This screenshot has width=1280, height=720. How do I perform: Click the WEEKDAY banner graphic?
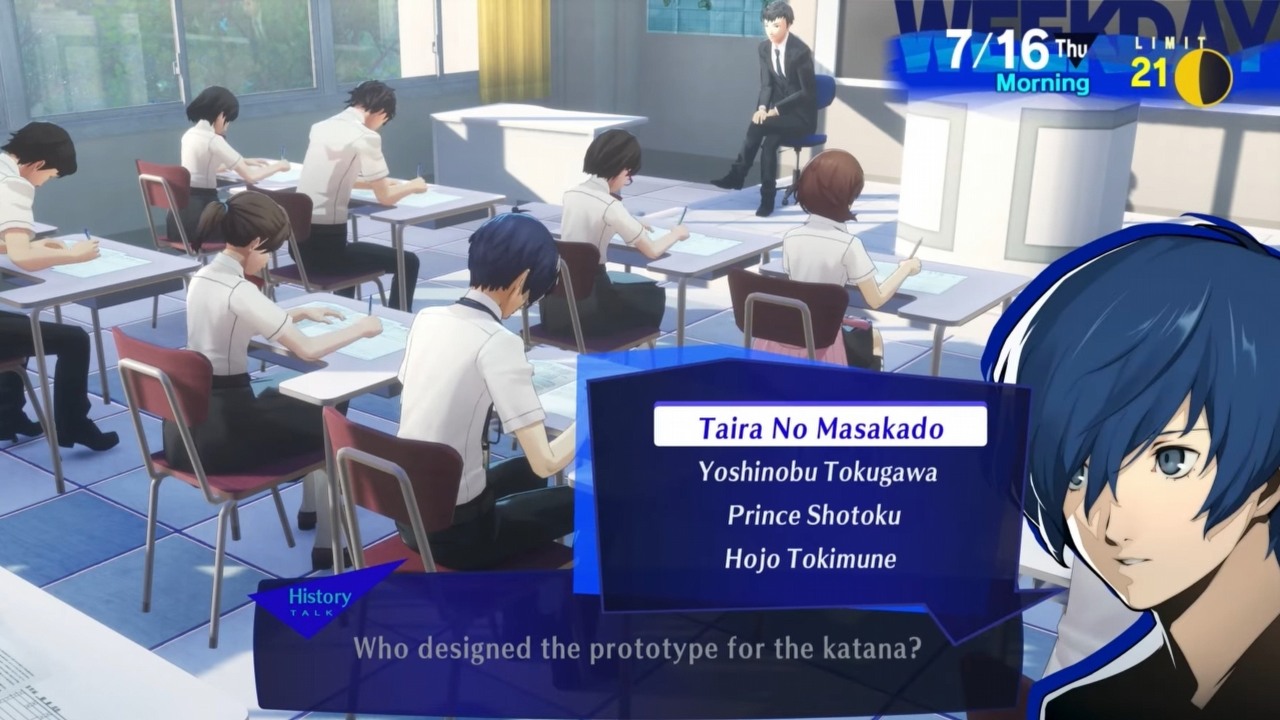pyautogui.click(x=1090, y=20)
